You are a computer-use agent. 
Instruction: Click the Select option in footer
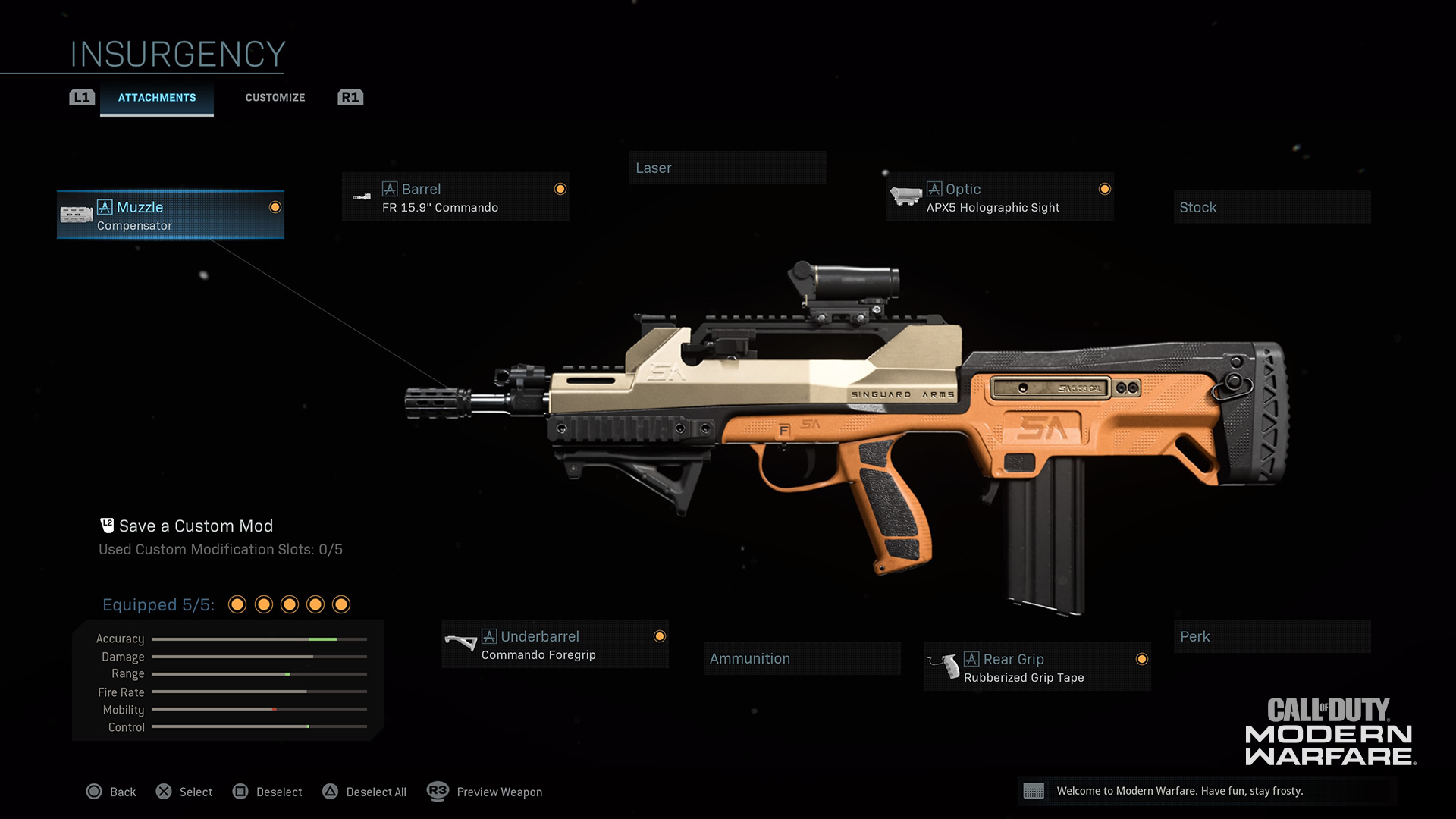[x=184, y=792]
